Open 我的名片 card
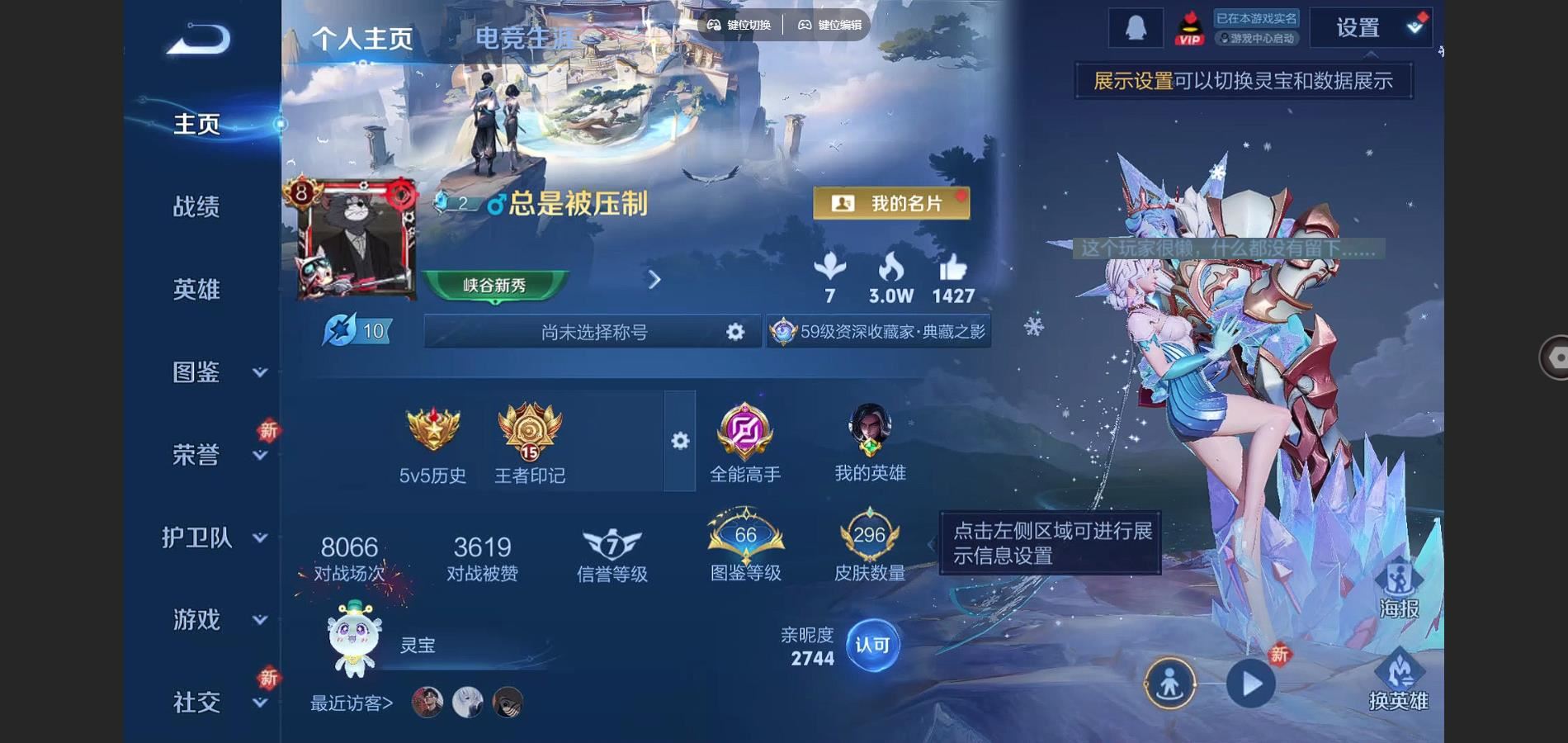This screenshot has height=743, width=1568. [x=891, y=203]
